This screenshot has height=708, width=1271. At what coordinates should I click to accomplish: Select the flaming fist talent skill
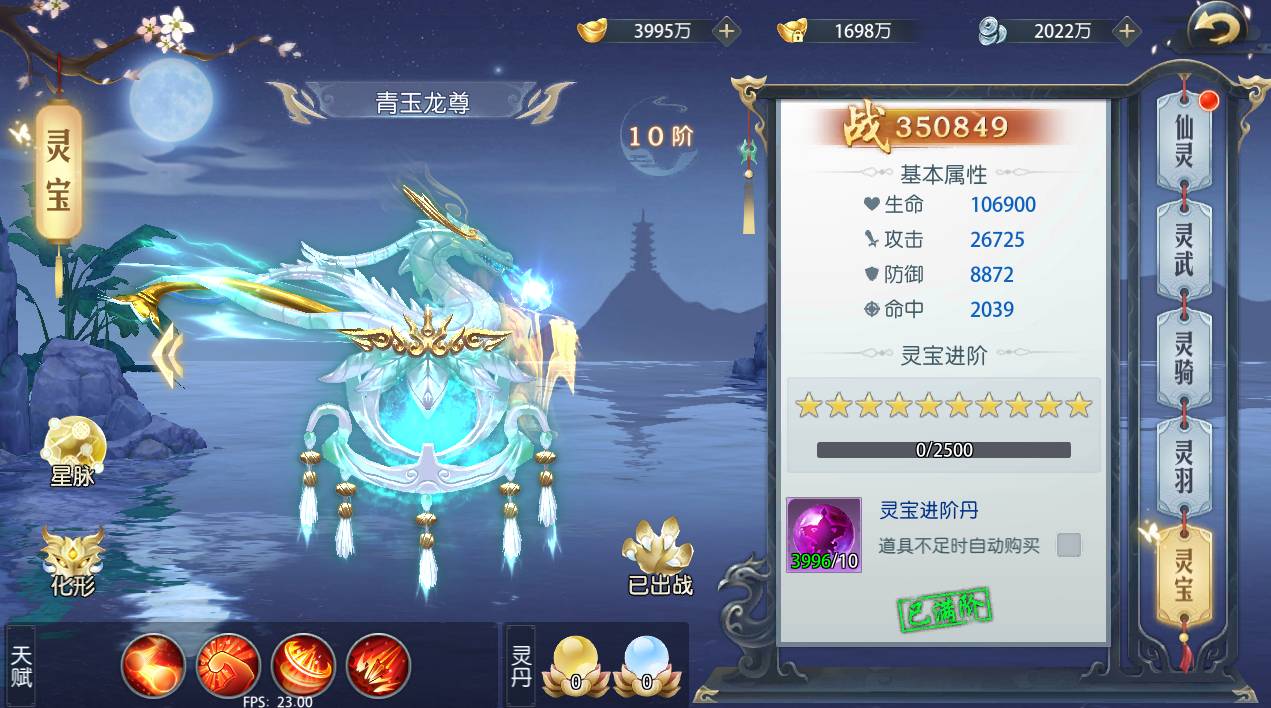point(229,665)
